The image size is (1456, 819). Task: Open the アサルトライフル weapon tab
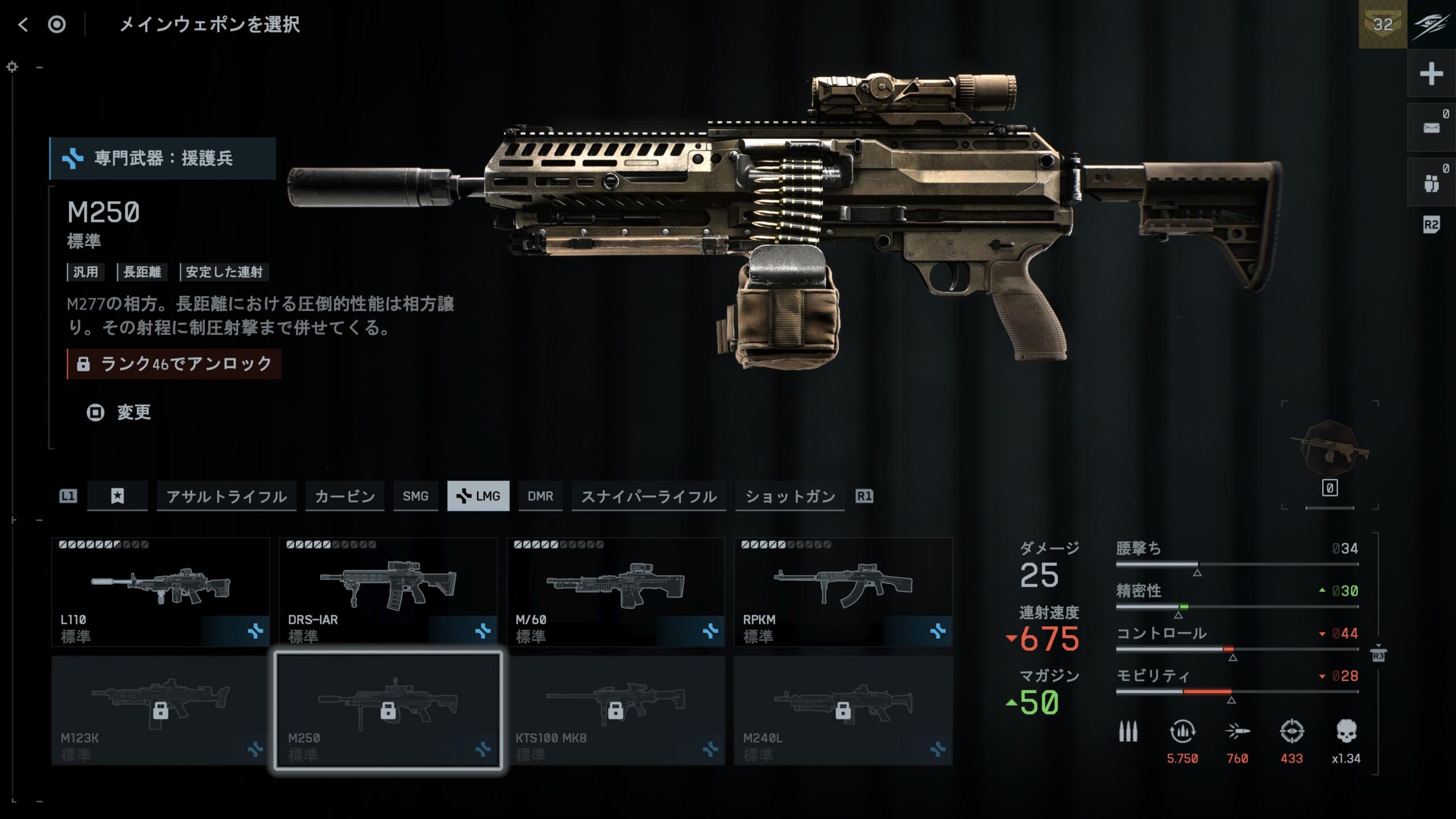226,496
